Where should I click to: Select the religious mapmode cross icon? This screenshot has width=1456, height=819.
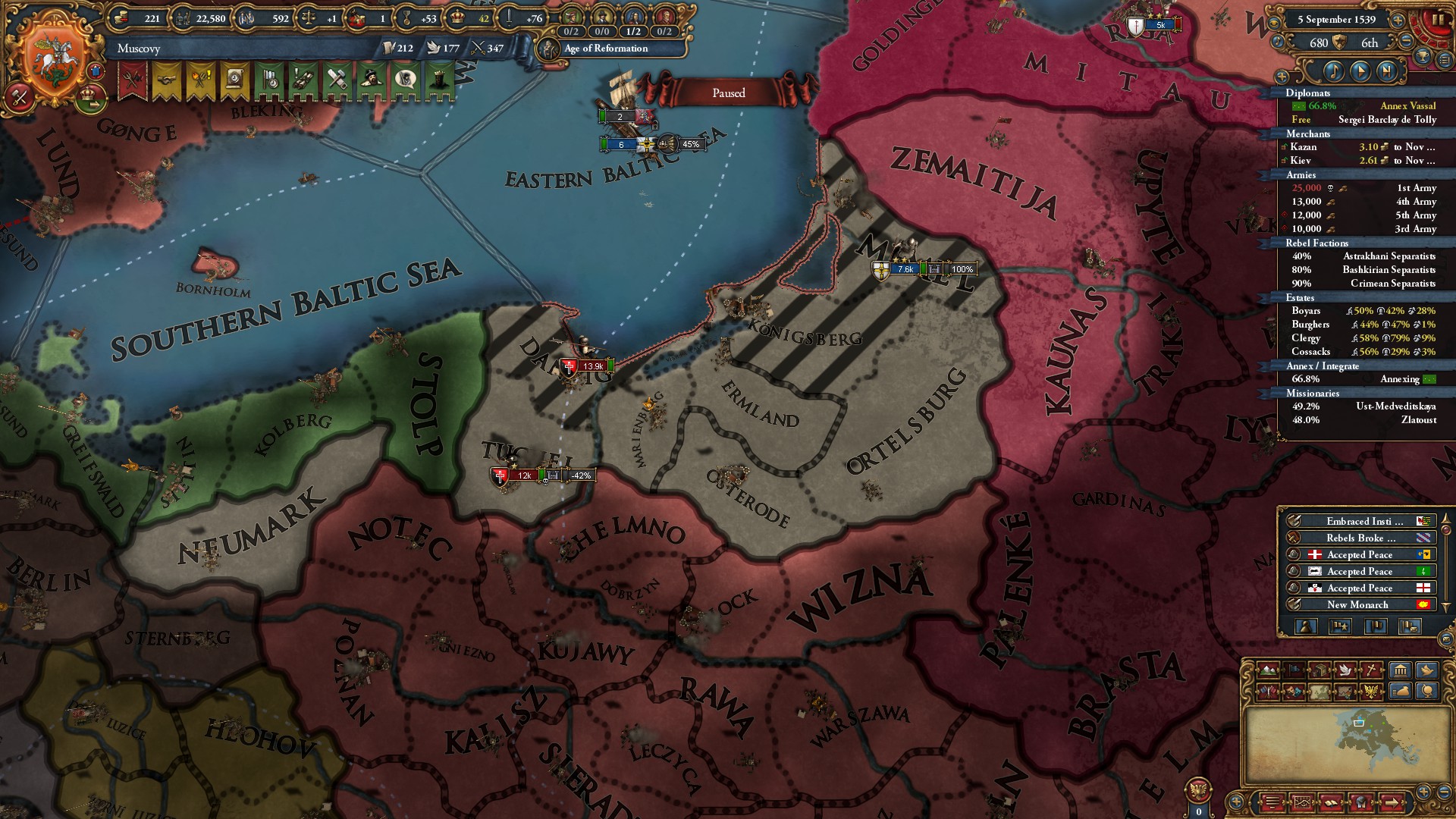coord(1370,670)
